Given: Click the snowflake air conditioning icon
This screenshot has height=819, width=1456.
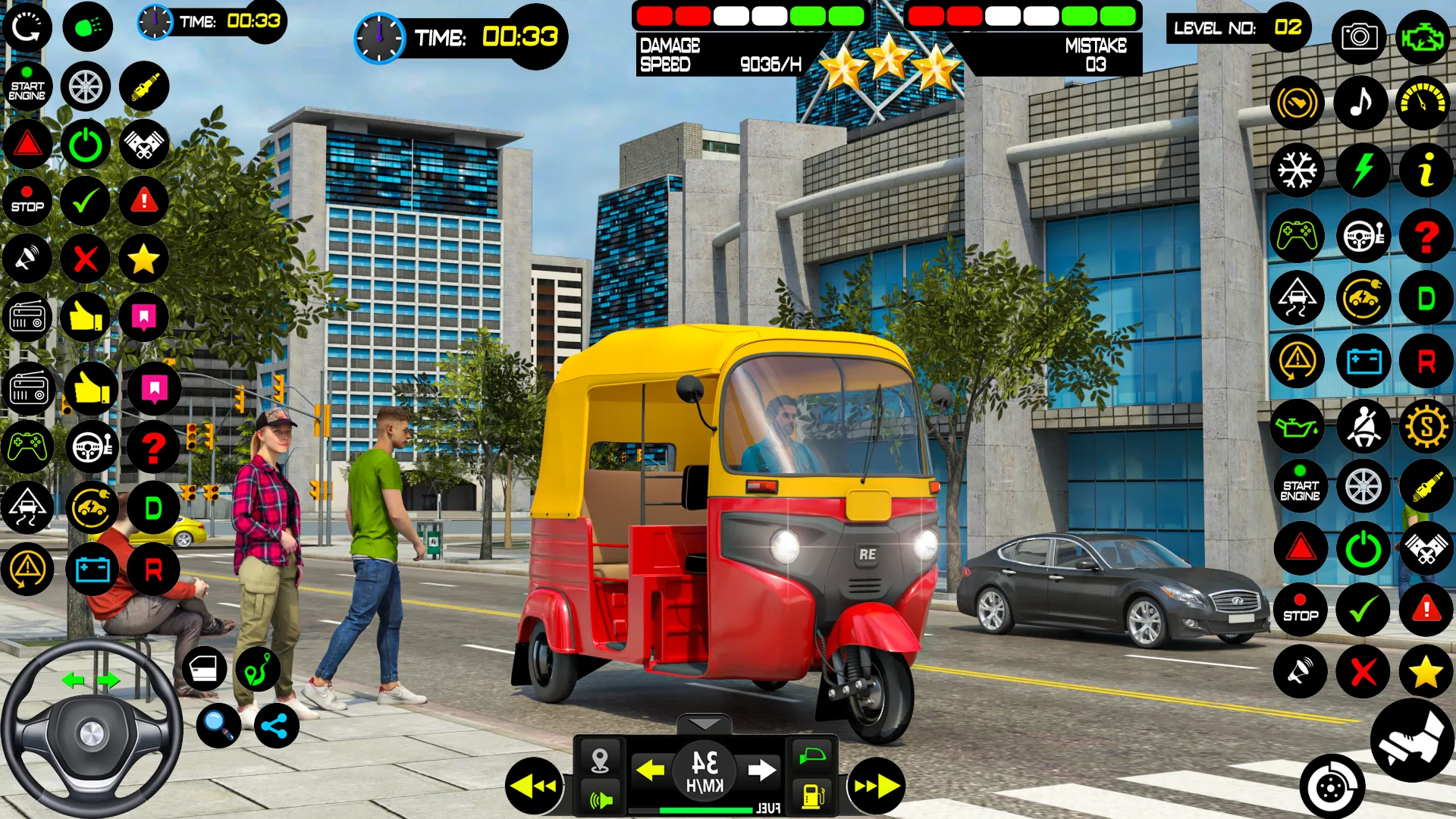Looking at the screenshot, I should (1298, 170).
